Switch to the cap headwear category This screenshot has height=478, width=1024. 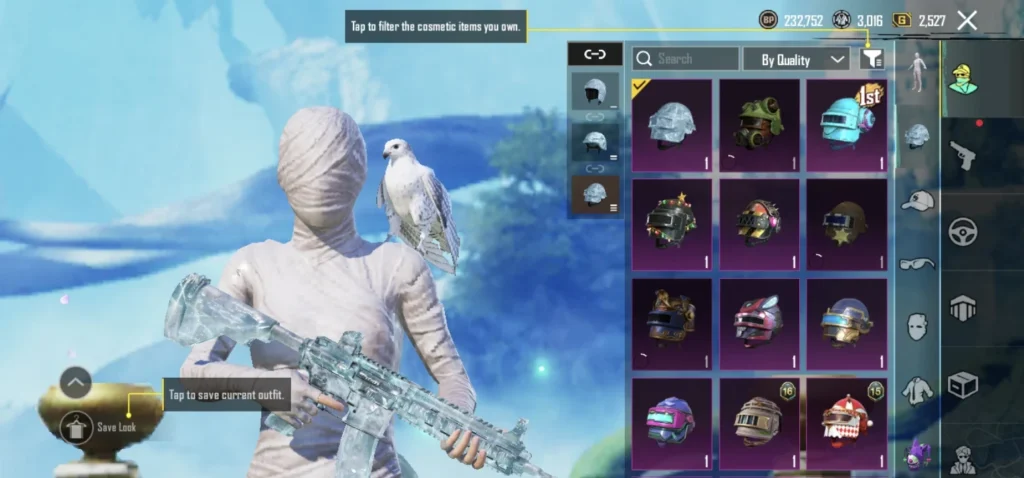click(x=917, y=200)
